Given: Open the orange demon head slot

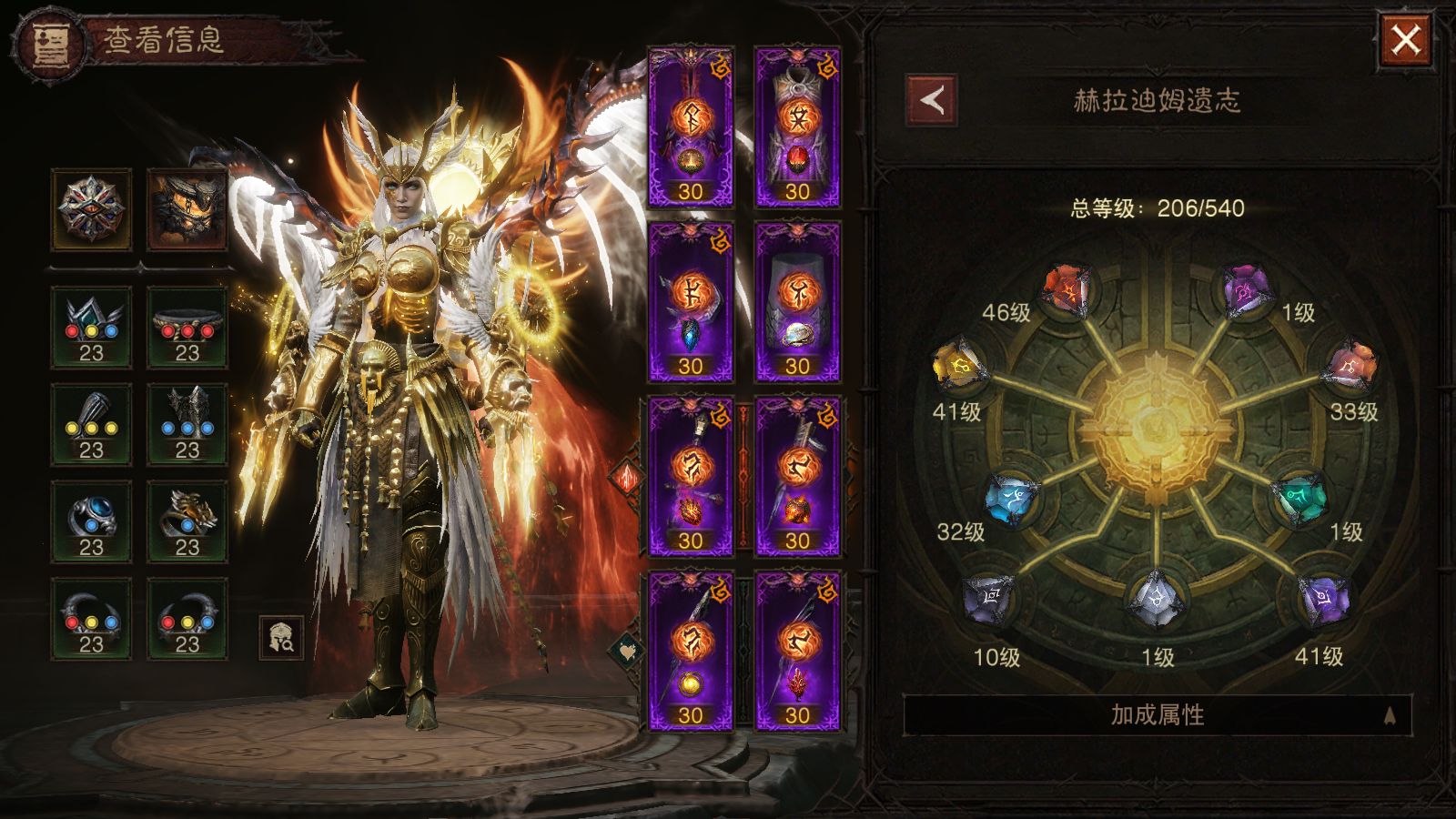Looking at the screenshot, I should (187, 209).
